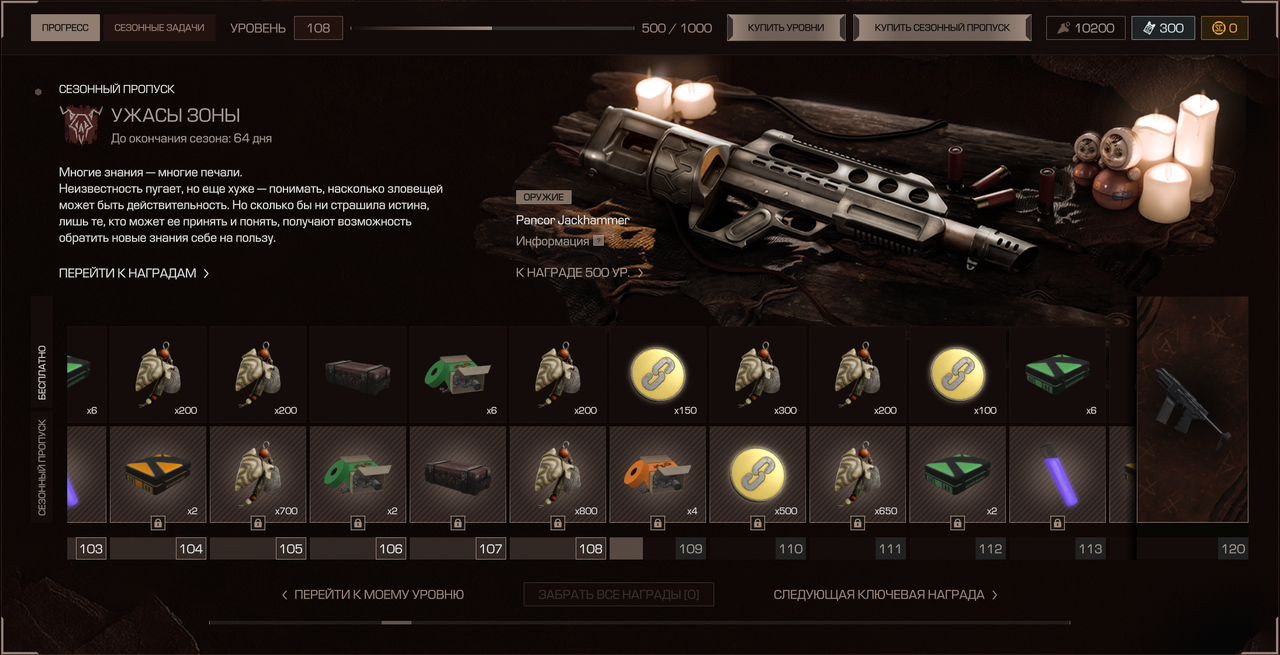Go to the level 500 reward link
This screenshot has width=1280, height=655.
pyautogui.click(x=579, y=272)
